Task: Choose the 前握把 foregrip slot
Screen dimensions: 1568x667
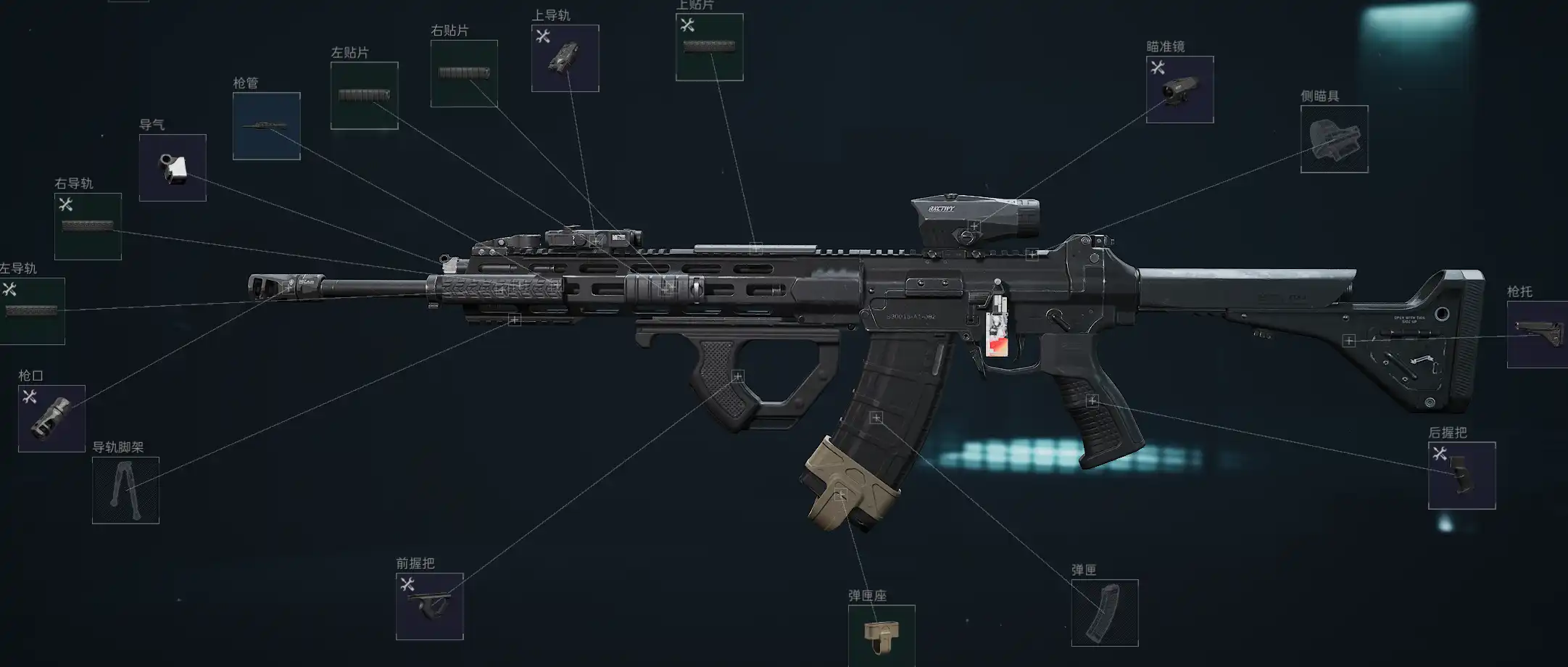Action: click(429, 606)
